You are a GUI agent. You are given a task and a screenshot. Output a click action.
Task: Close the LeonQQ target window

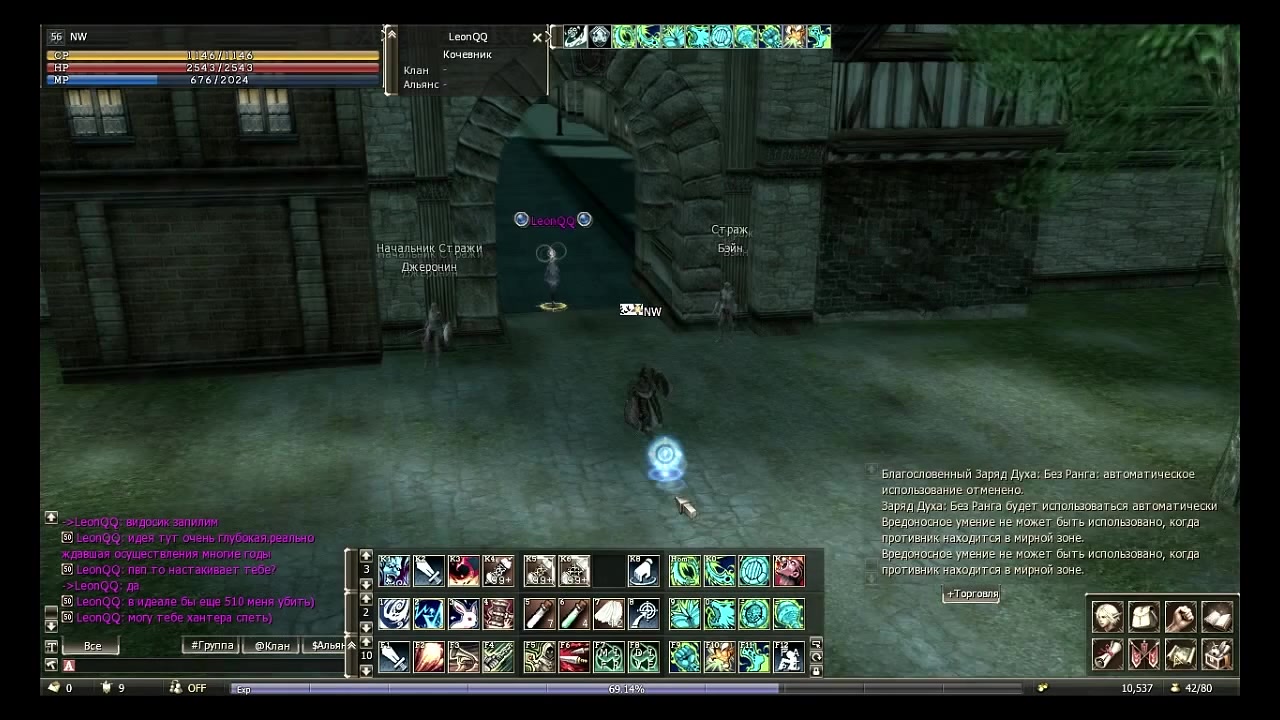pos(537,38)
